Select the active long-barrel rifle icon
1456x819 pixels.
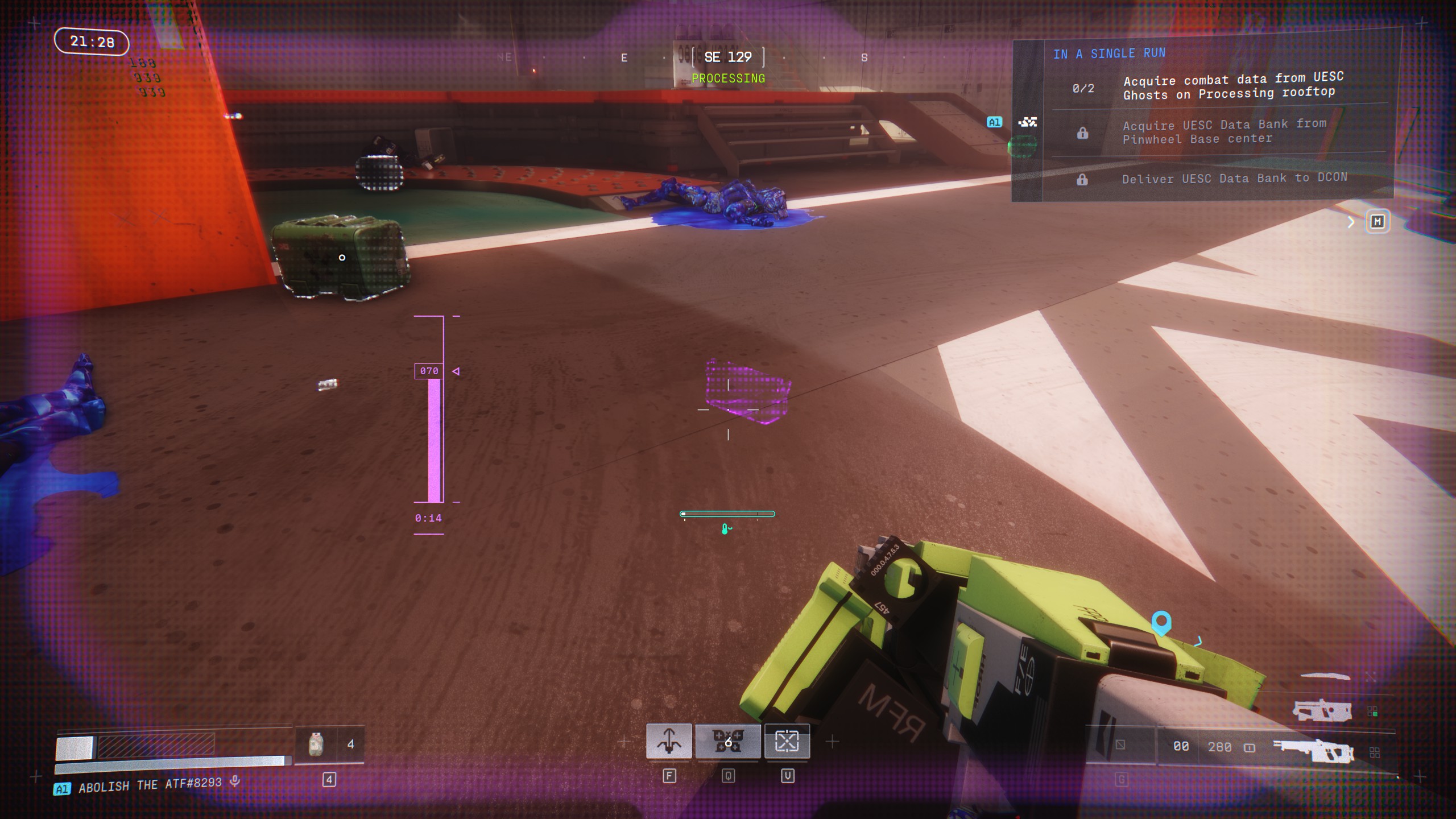coord(1313,750)
